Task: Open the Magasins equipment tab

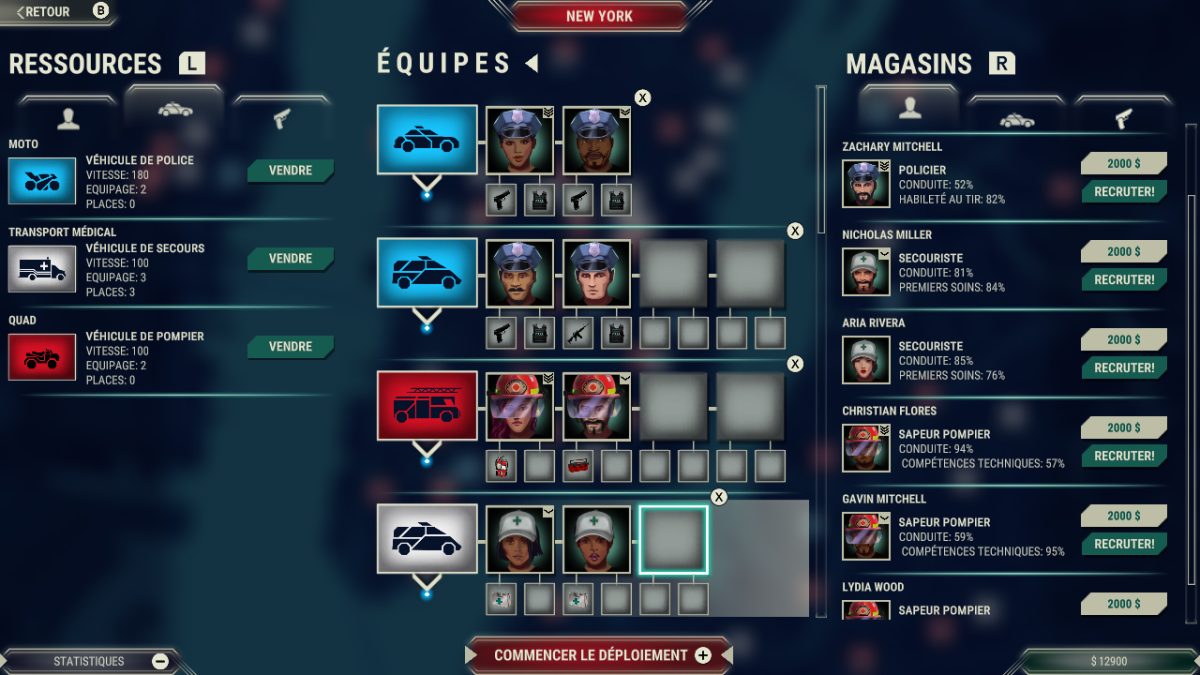Action: (x=1123, y=118)
